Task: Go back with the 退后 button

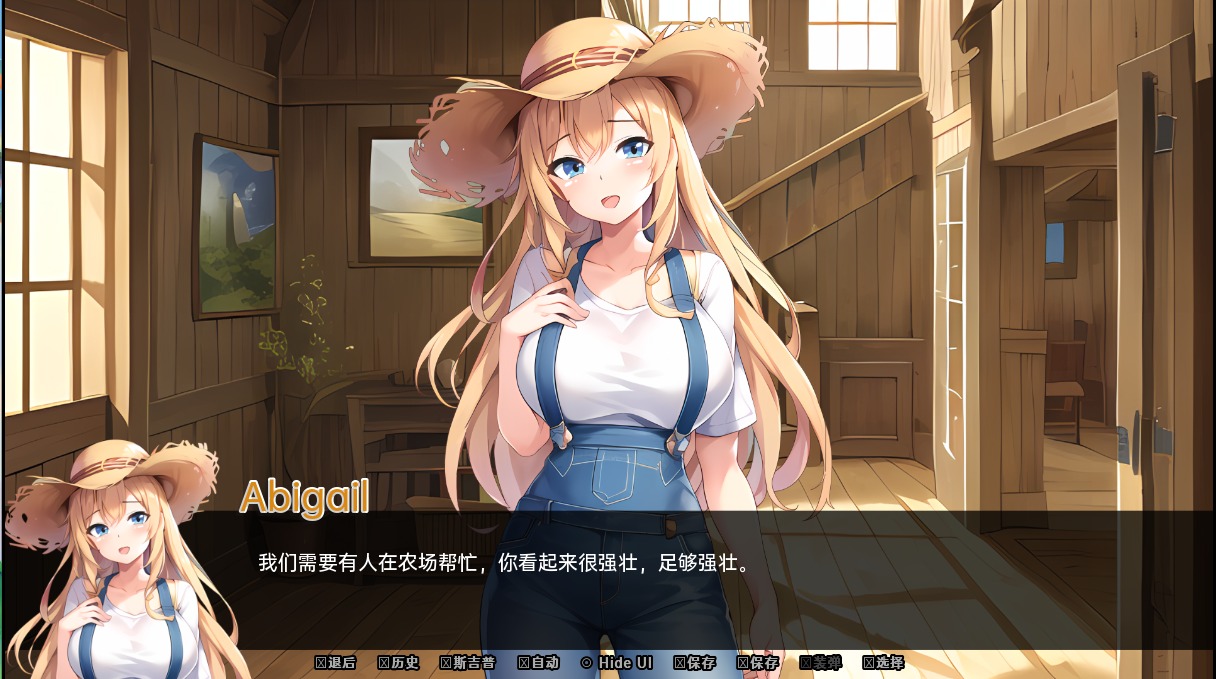Action: tap(336, 663)
